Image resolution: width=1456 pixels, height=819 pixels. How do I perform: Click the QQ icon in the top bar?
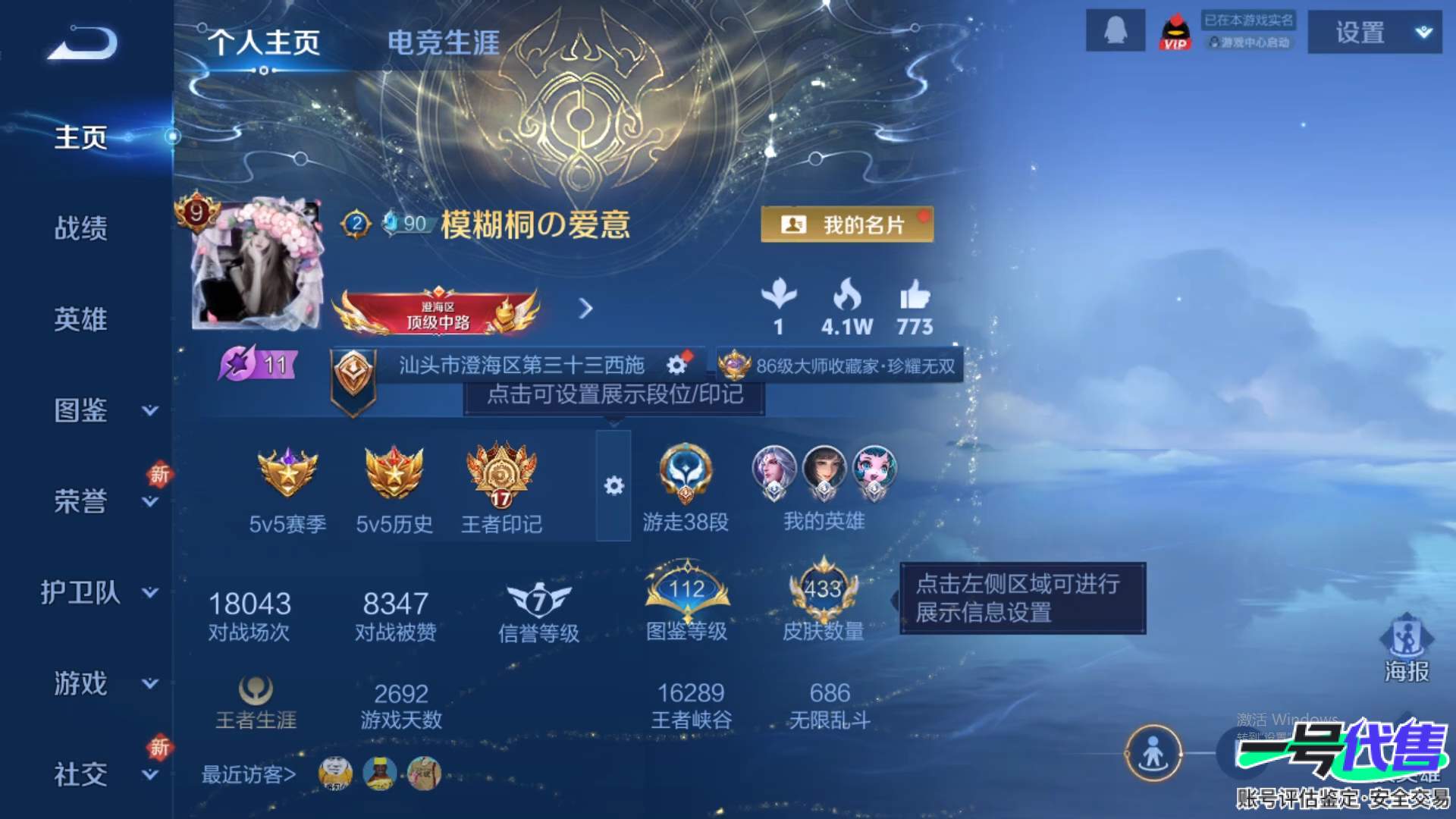point(1115,32)
